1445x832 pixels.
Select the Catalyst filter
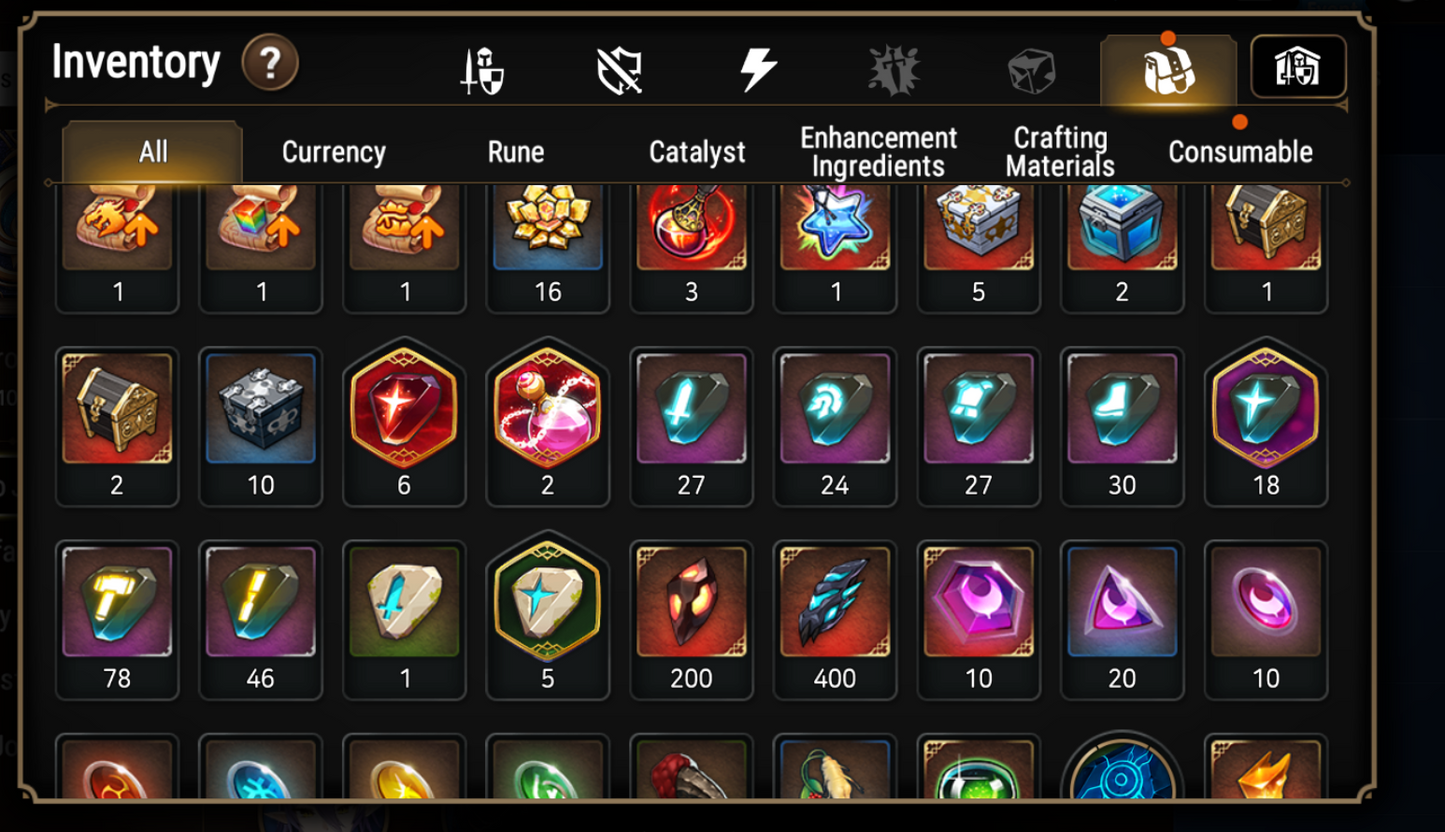(x=697, y=152)
